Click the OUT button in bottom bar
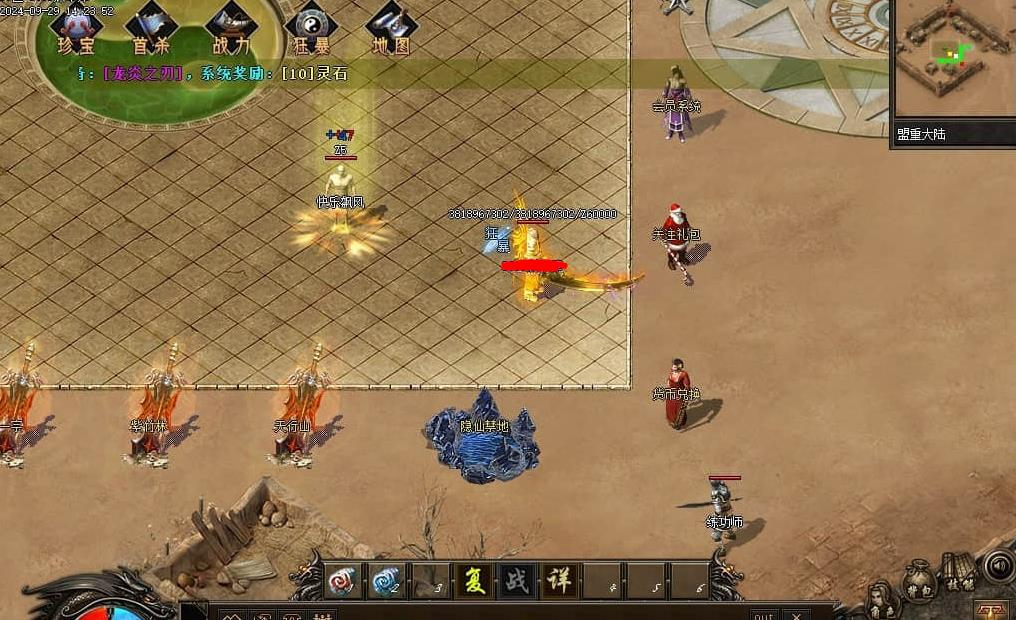This screenshot has height=620, width=1016. point(763,614)
